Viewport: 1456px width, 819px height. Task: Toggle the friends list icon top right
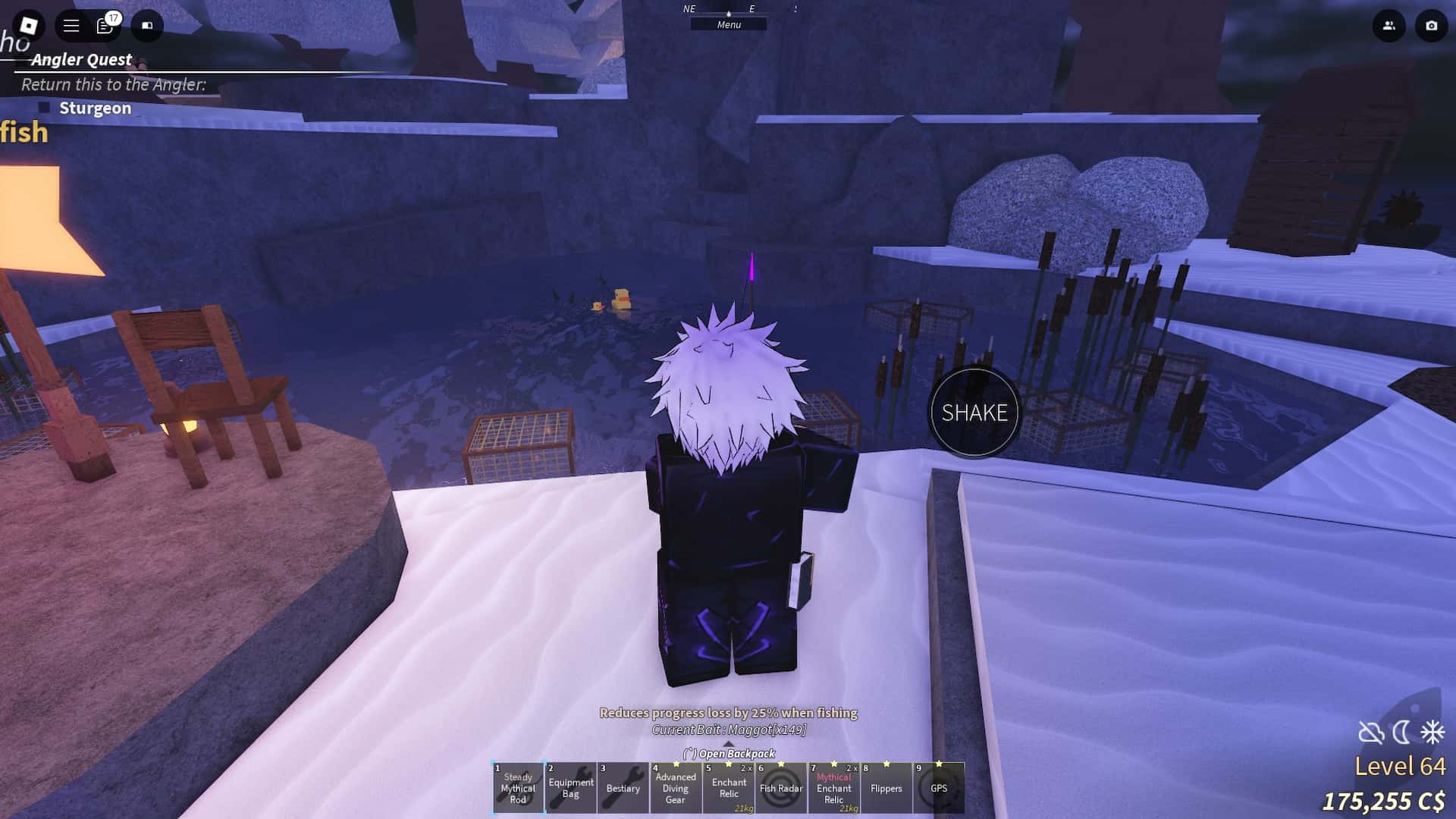pos(1388,25)
